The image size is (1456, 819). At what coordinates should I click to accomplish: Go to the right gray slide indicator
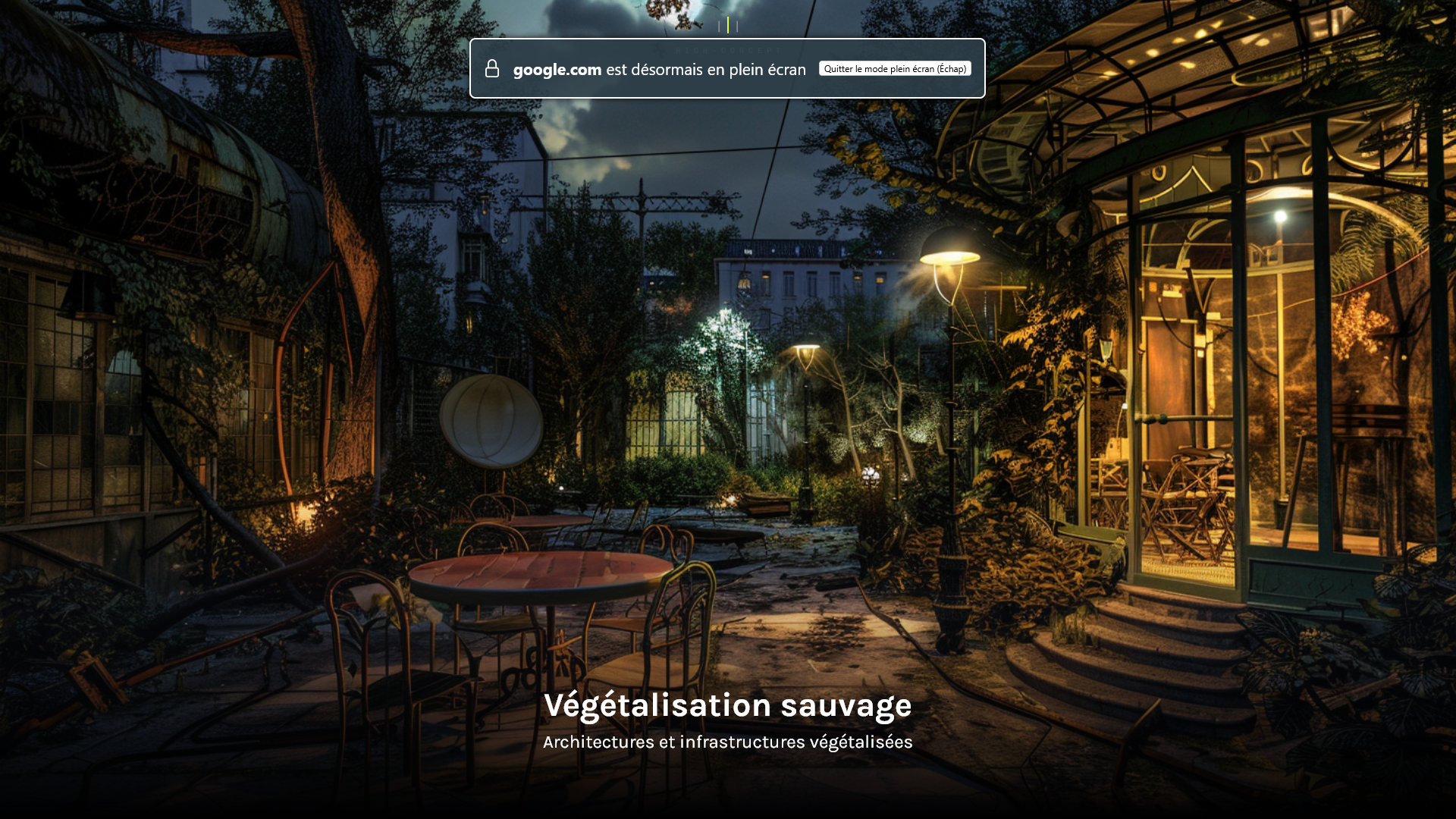tap(737, 27)
